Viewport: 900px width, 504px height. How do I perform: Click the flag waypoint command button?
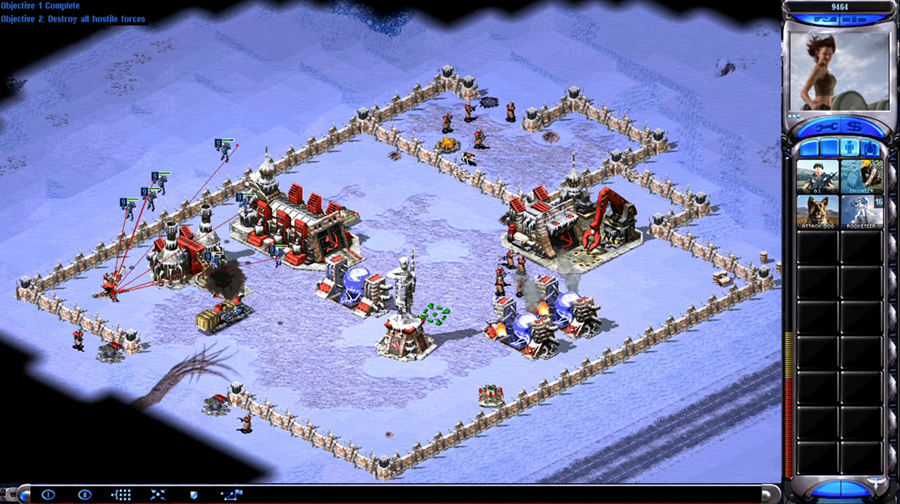pos(230,494)
